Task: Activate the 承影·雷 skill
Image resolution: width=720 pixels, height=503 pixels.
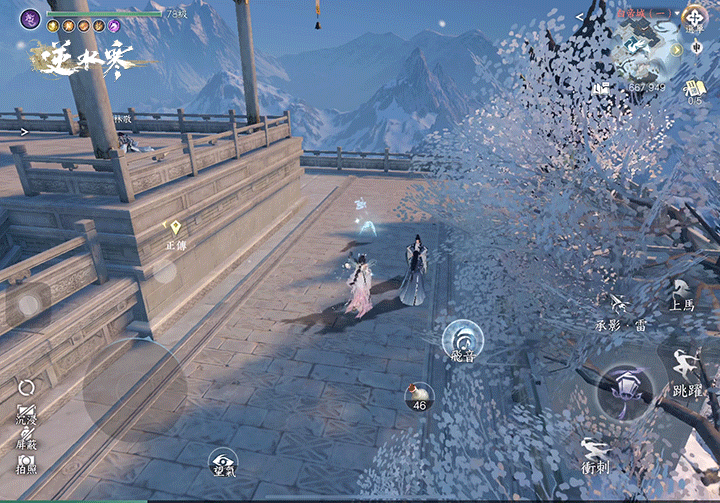Action: [621, 310]
